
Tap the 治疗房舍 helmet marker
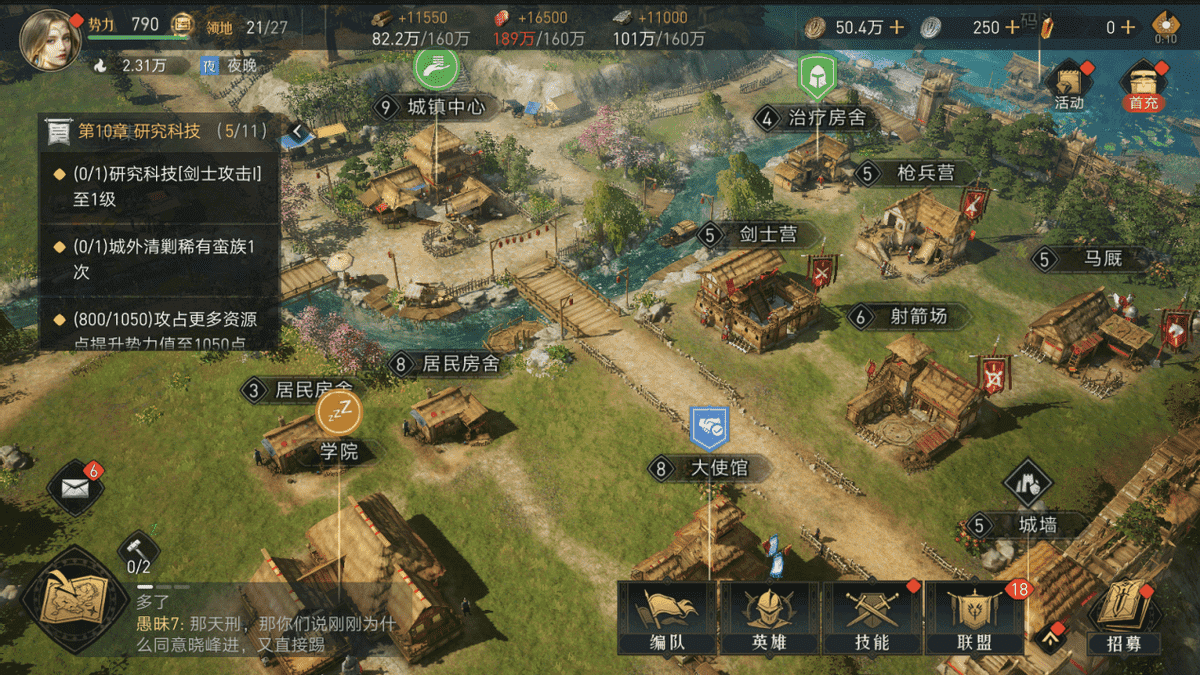[817, 74]
